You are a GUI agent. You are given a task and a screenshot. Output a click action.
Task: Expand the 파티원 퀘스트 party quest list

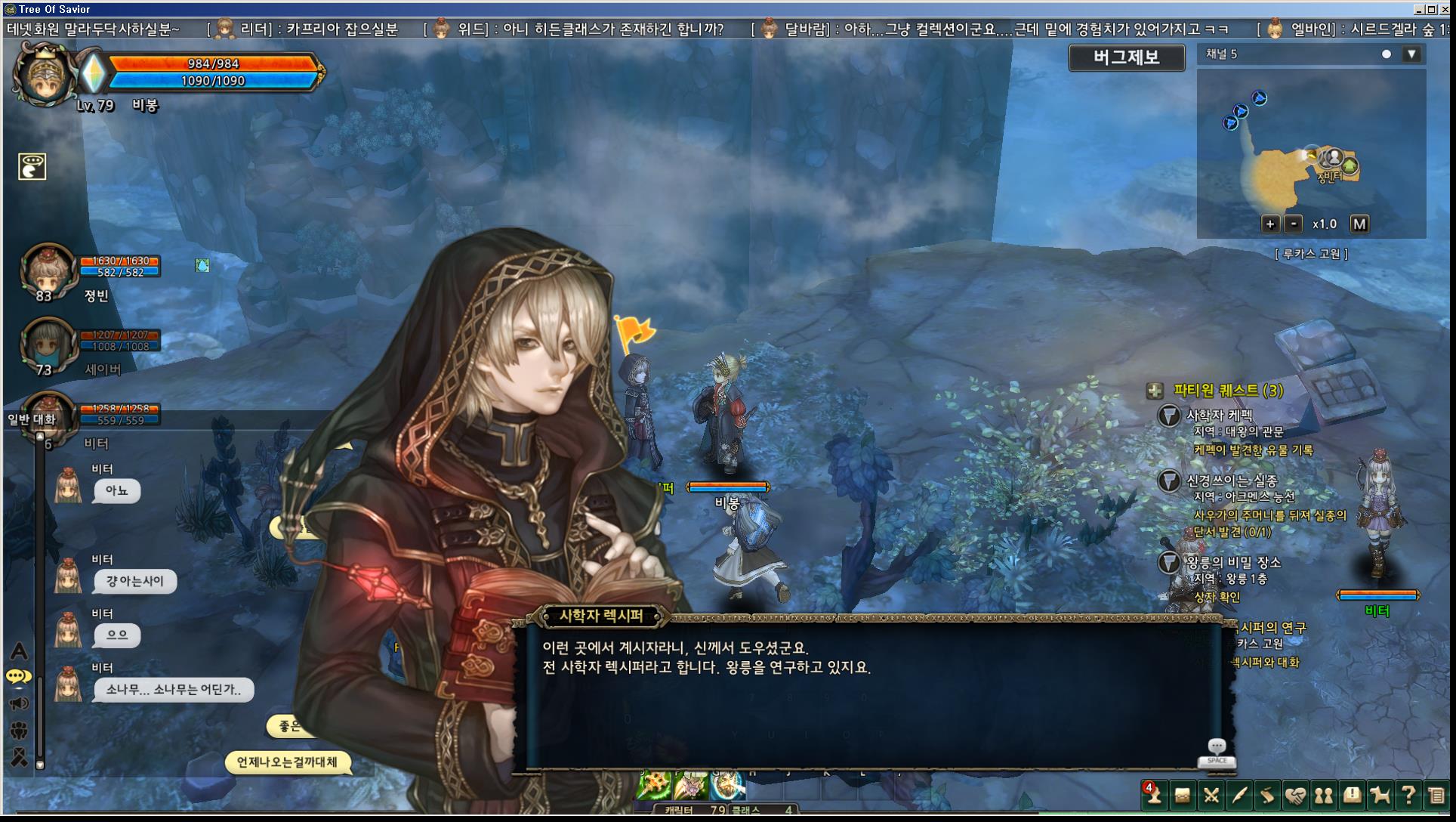click(x=1155, y=391)
